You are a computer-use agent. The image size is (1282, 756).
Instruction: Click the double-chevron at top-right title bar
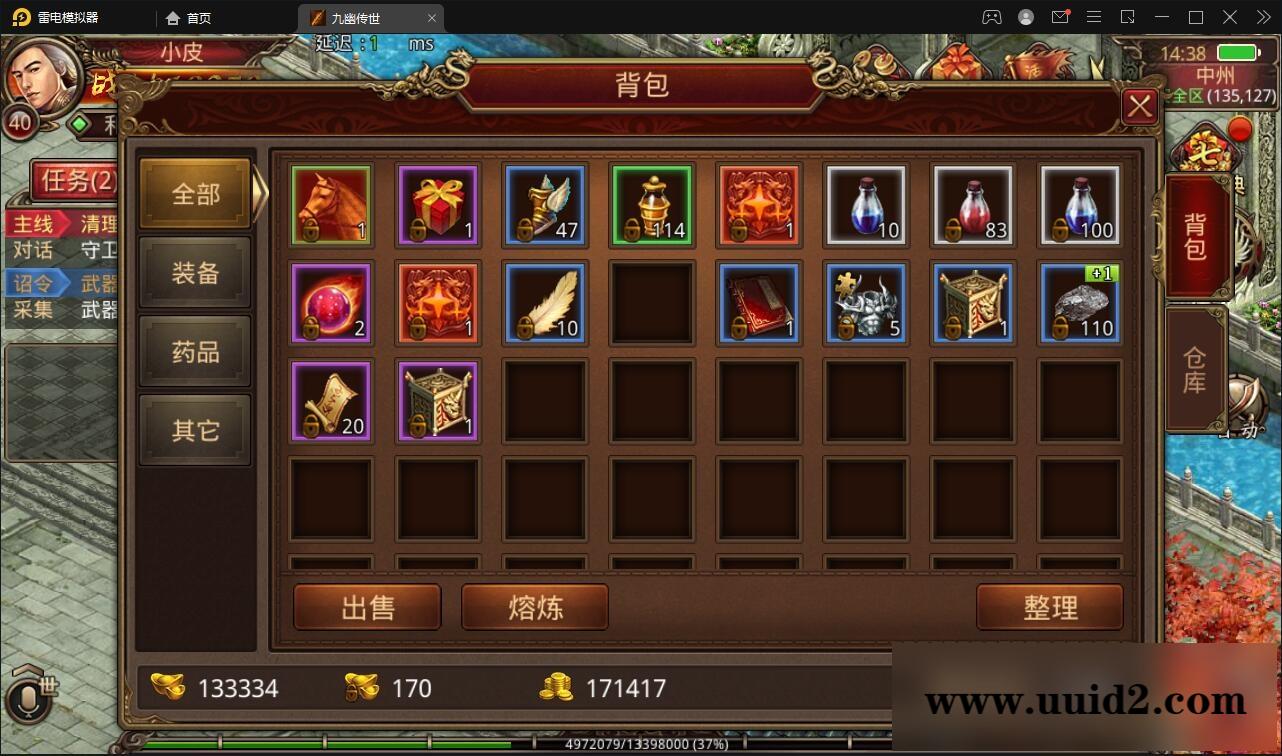pyautogui.click(x=1264, y=17)
